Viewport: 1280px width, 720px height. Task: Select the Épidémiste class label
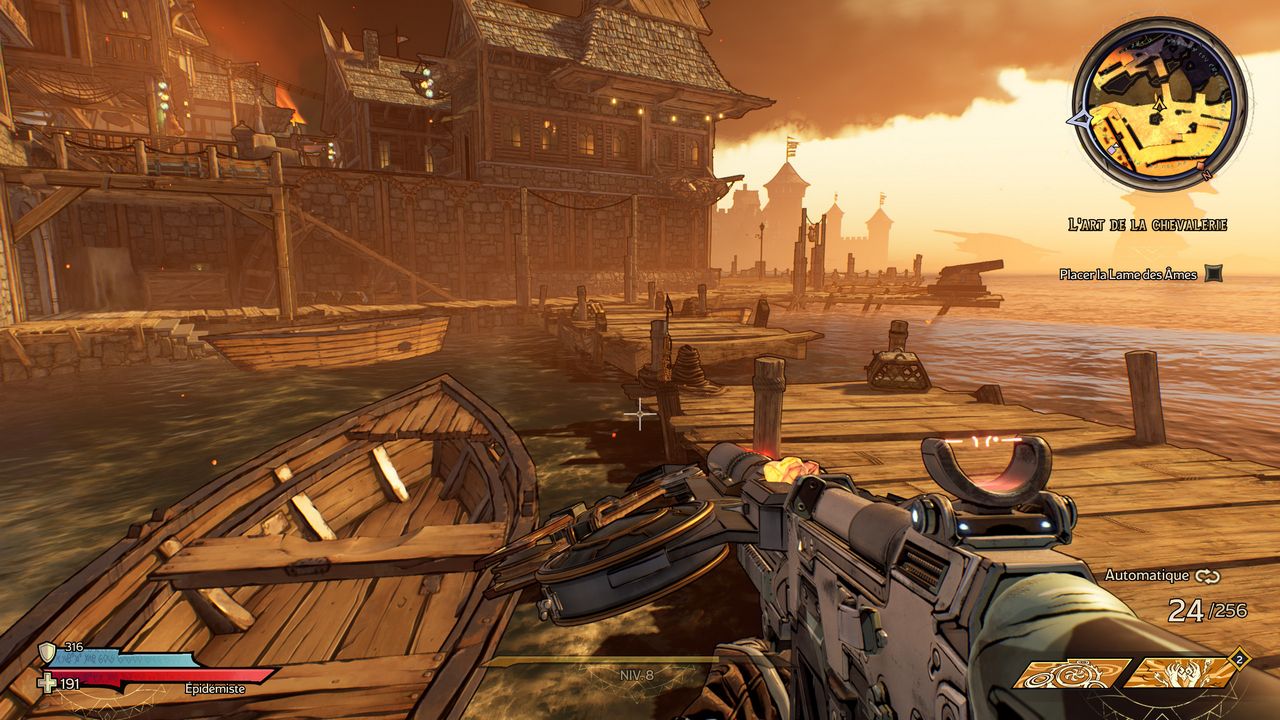coord(215,688)
